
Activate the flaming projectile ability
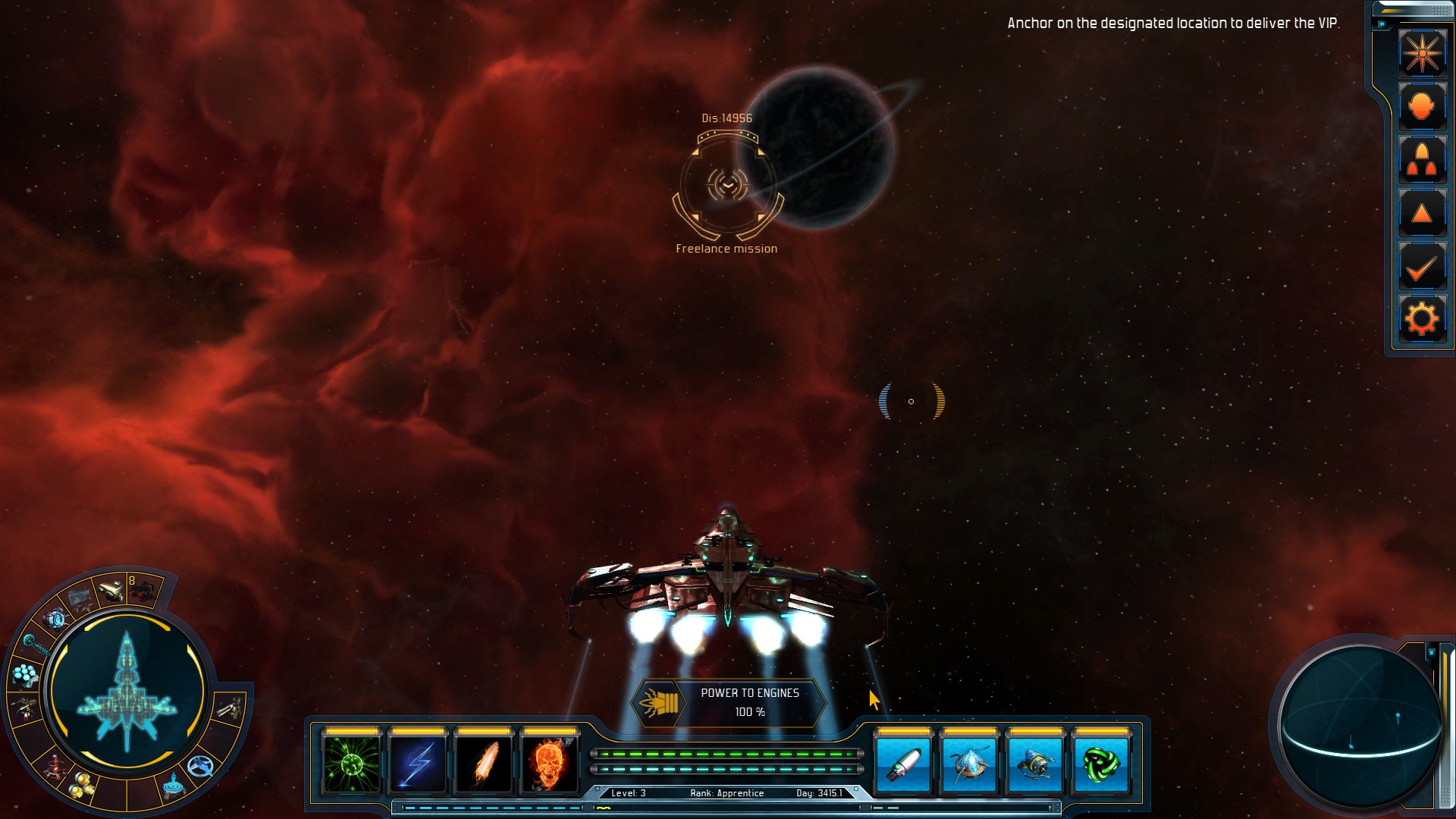point(484,764)
